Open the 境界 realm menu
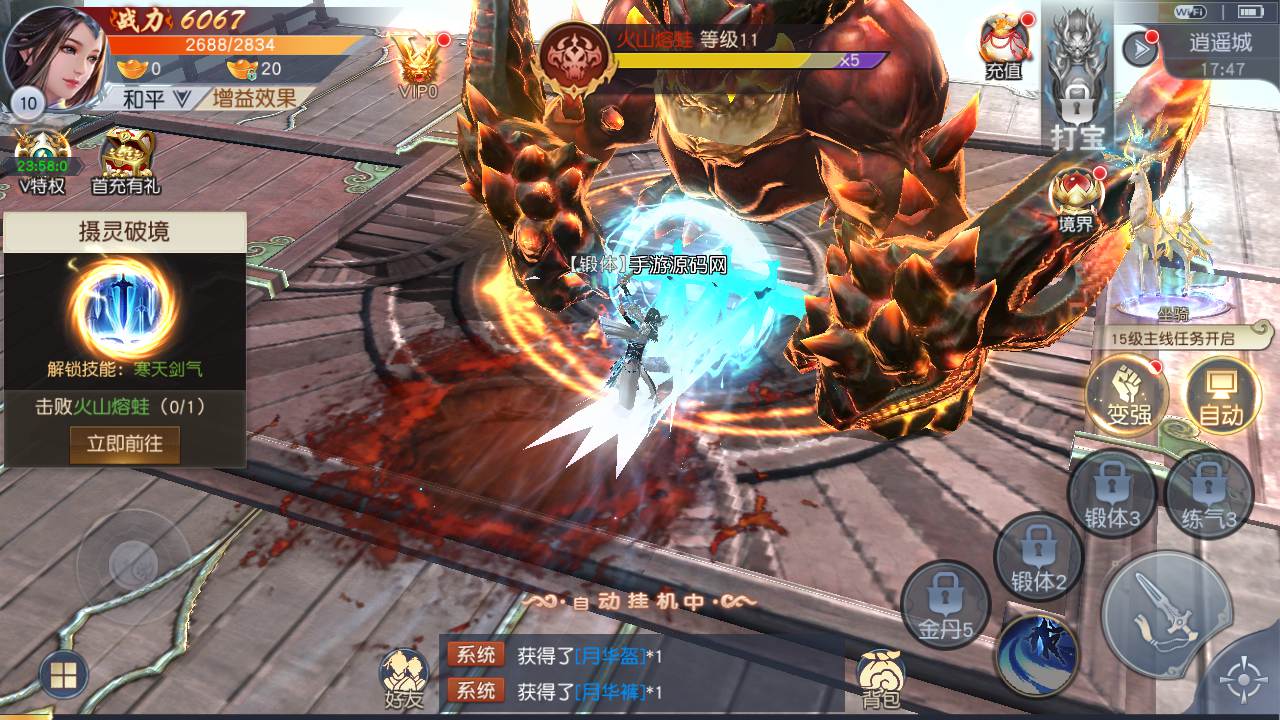The width and height of the screenshot is (1280, 720). click(1076, 200)
